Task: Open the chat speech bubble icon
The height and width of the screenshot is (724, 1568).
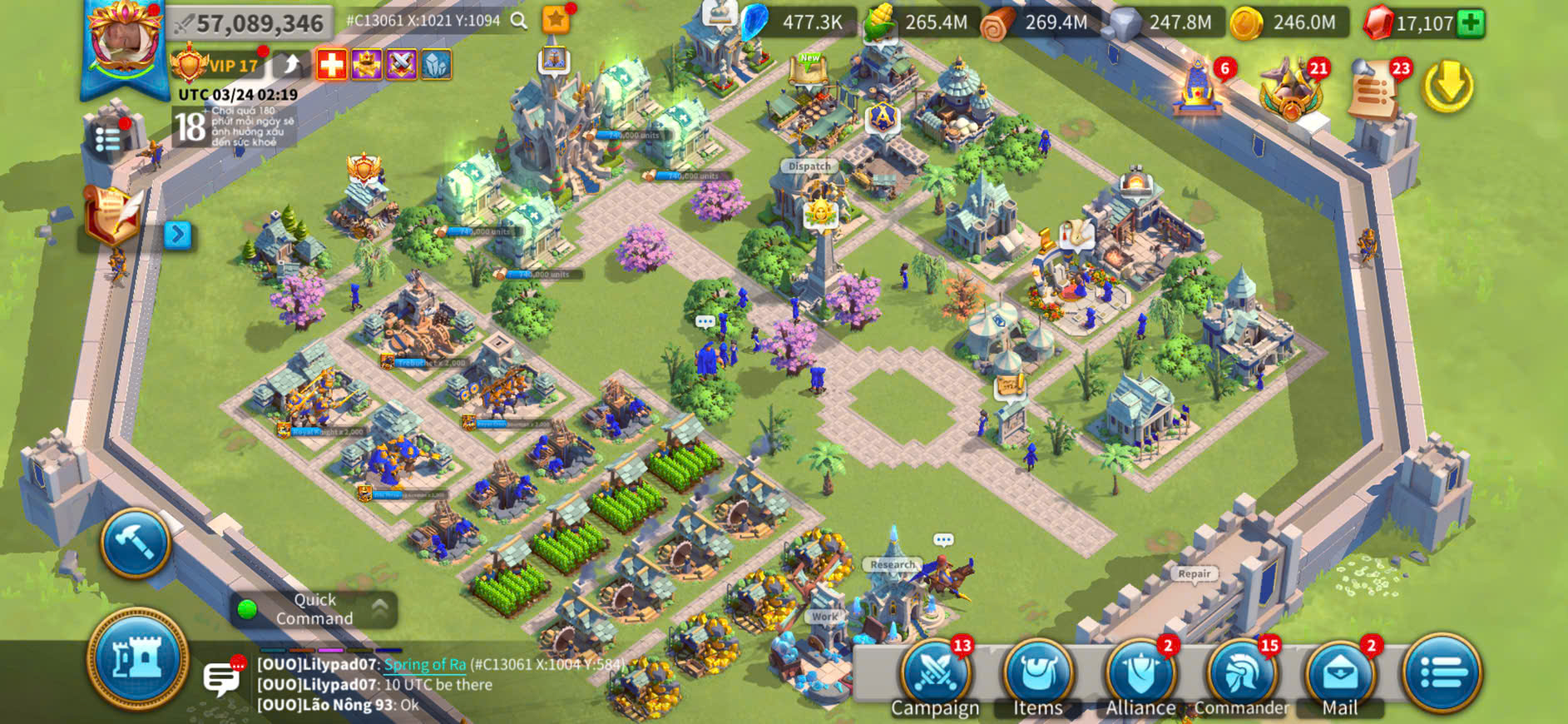Action: tap(223, 678)
